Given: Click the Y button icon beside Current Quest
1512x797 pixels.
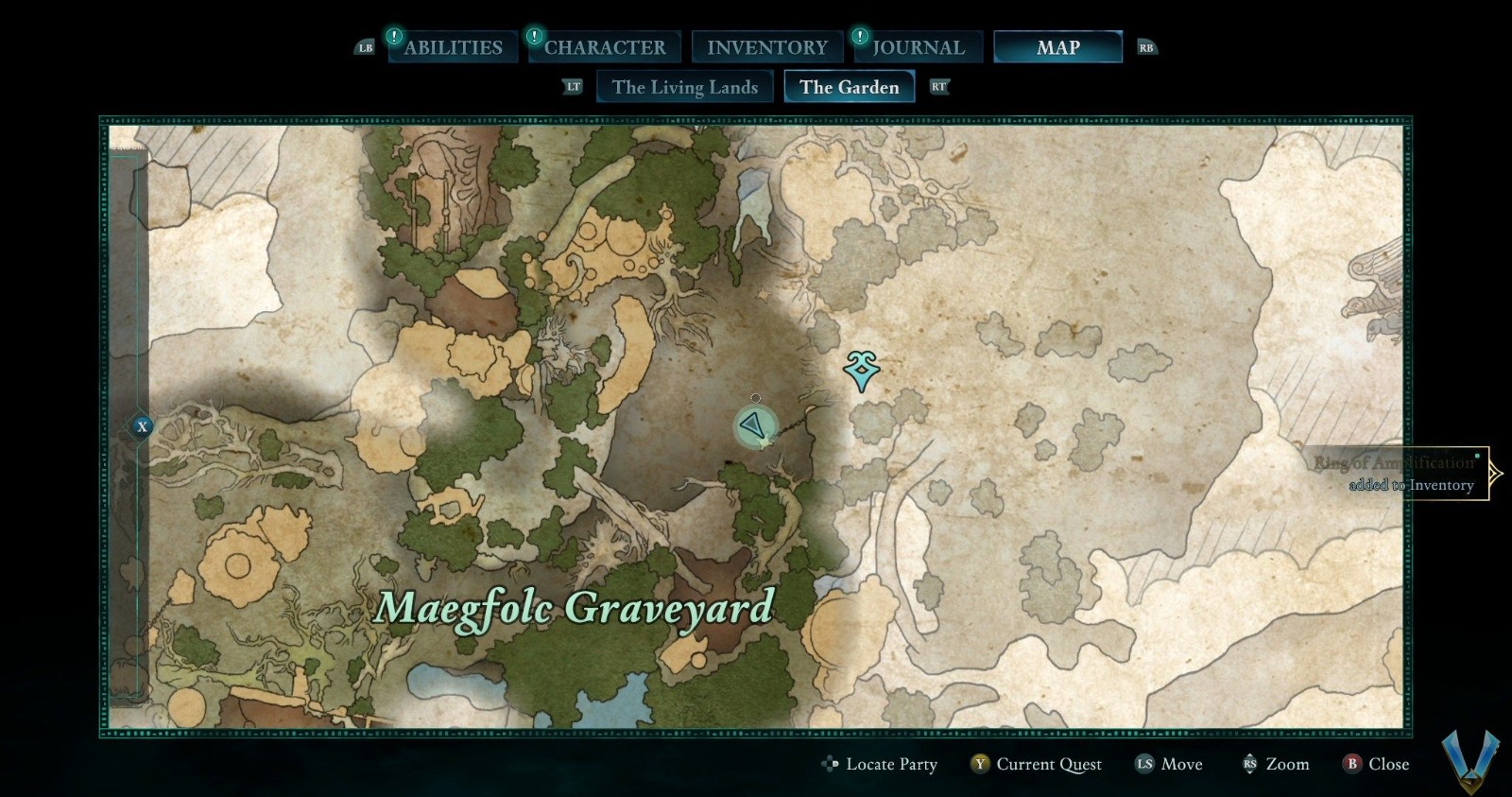Looking at the screenshot, I should coord(980,764).
